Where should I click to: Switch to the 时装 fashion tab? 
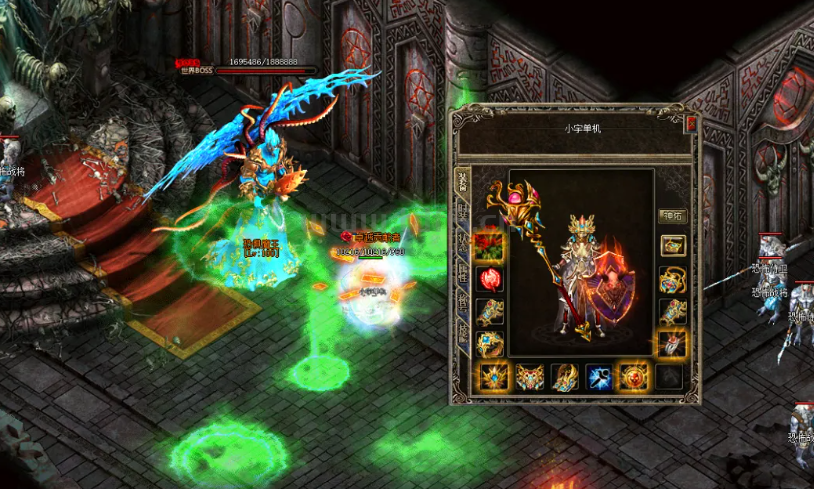462,213
